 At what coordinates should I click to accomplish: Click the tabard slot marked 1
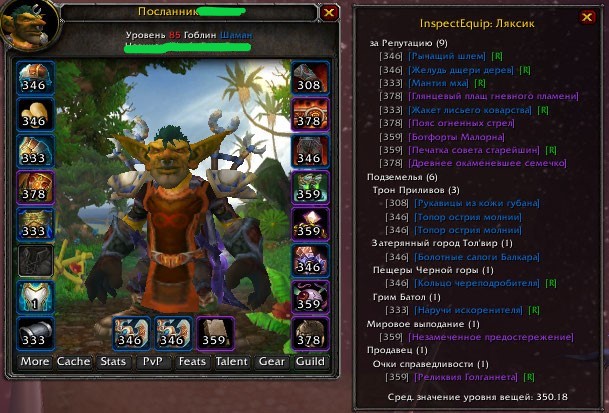[x=34, y=297]
